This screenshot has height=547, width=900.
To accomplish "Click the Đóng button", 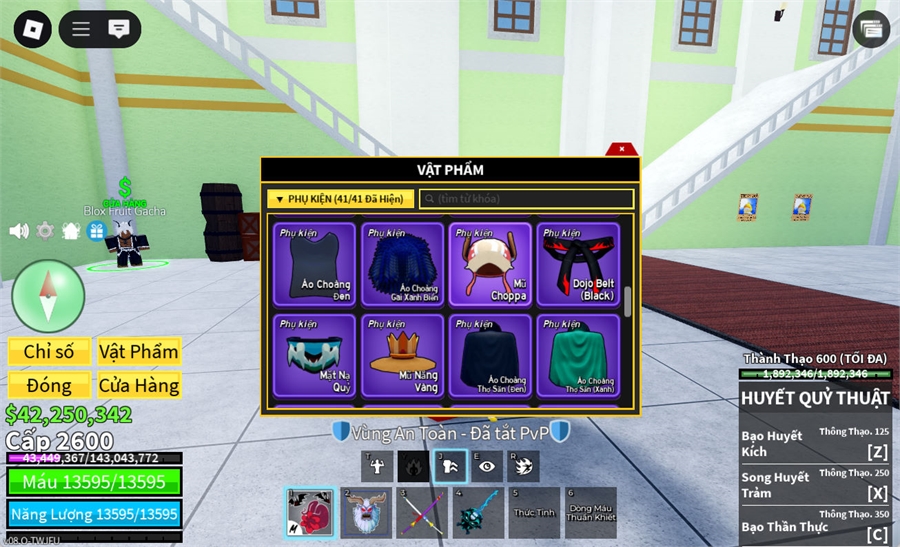I will pyautogui.click(x=49, y=385).
